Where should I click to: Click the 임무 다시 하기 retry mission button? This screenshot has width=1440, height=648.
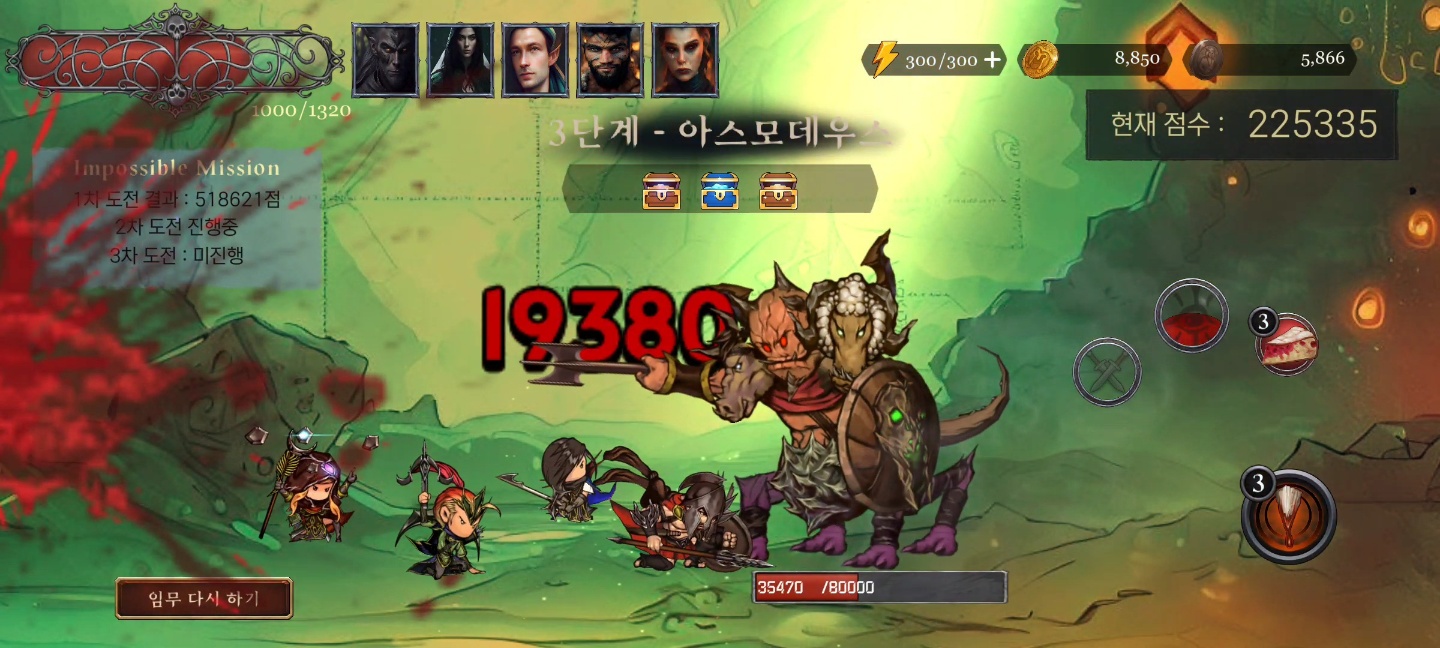click(x=204, y=598)
